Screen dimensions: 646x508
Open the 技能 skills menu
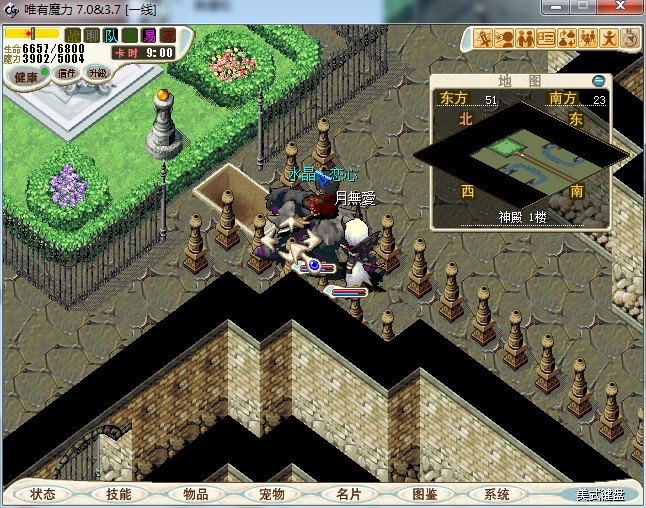(119, 494)
